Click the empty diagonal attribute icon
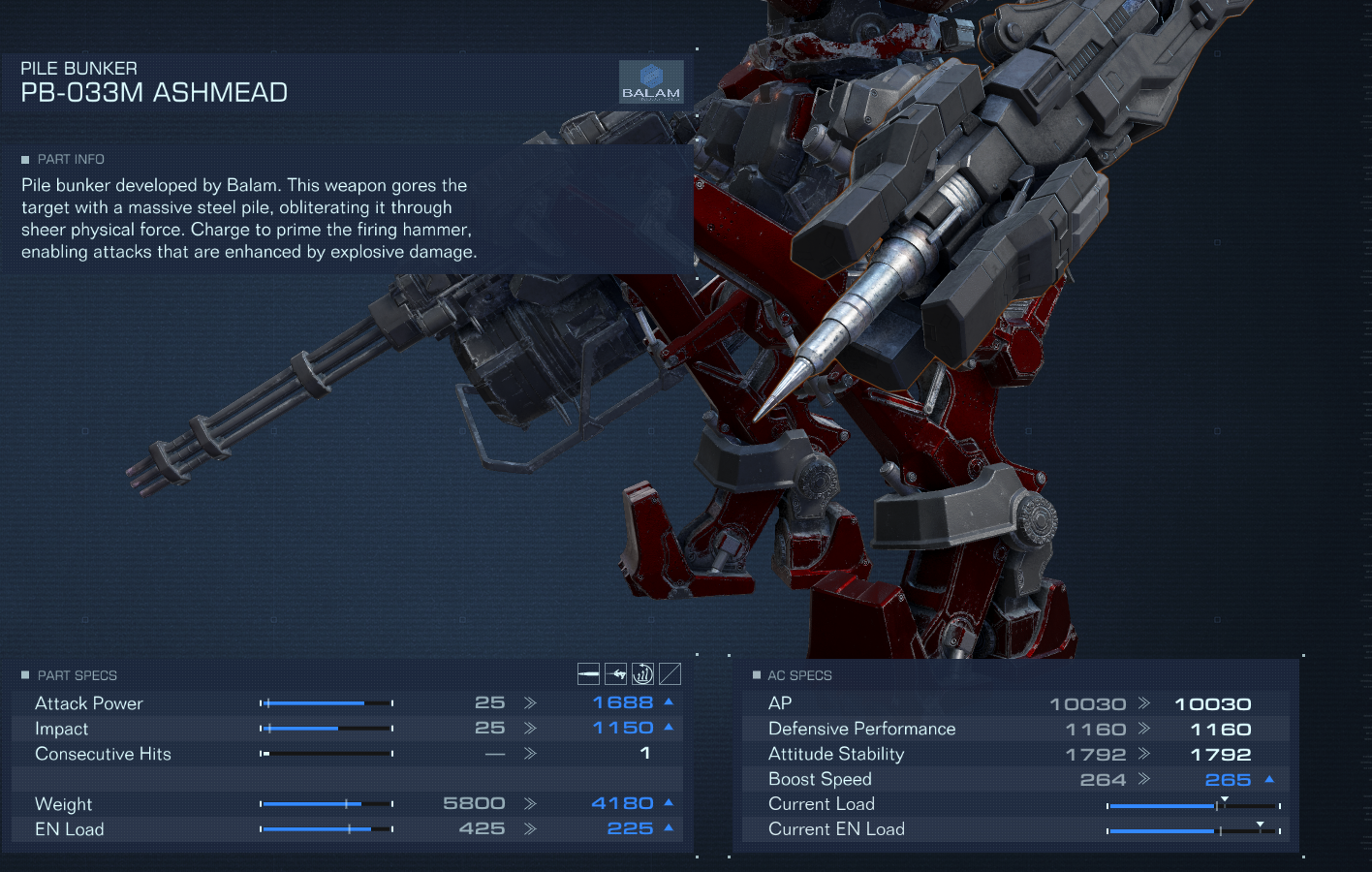This screenshot has width=1372, height=872. pos(669,673)
